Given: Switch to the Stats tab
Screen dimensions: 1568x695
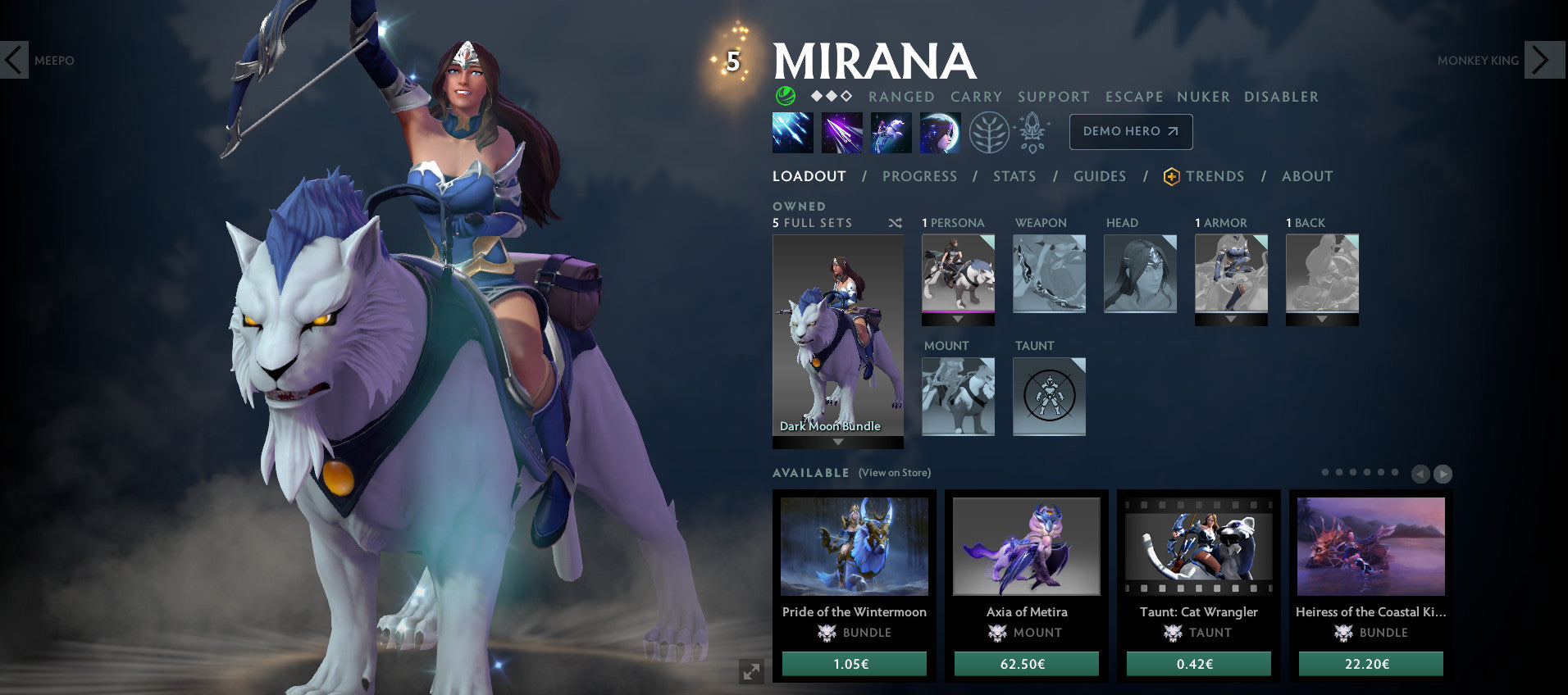Looking at the screenshot, I should pyautogui.click(x=1014, y=175).
